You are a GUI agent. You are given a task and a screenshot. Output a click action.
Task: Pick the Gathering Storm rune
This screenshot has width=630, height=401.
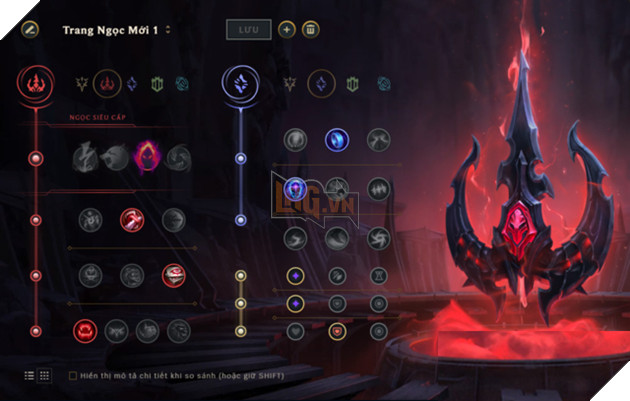[x=378, y=236]
